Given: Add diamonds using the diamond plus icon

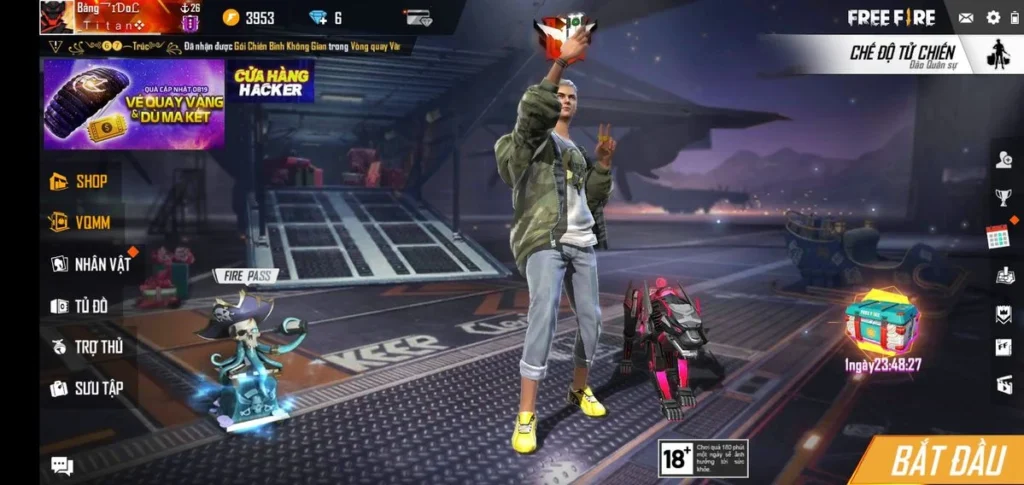Looking at the screenshot, I should pos(318,18).
